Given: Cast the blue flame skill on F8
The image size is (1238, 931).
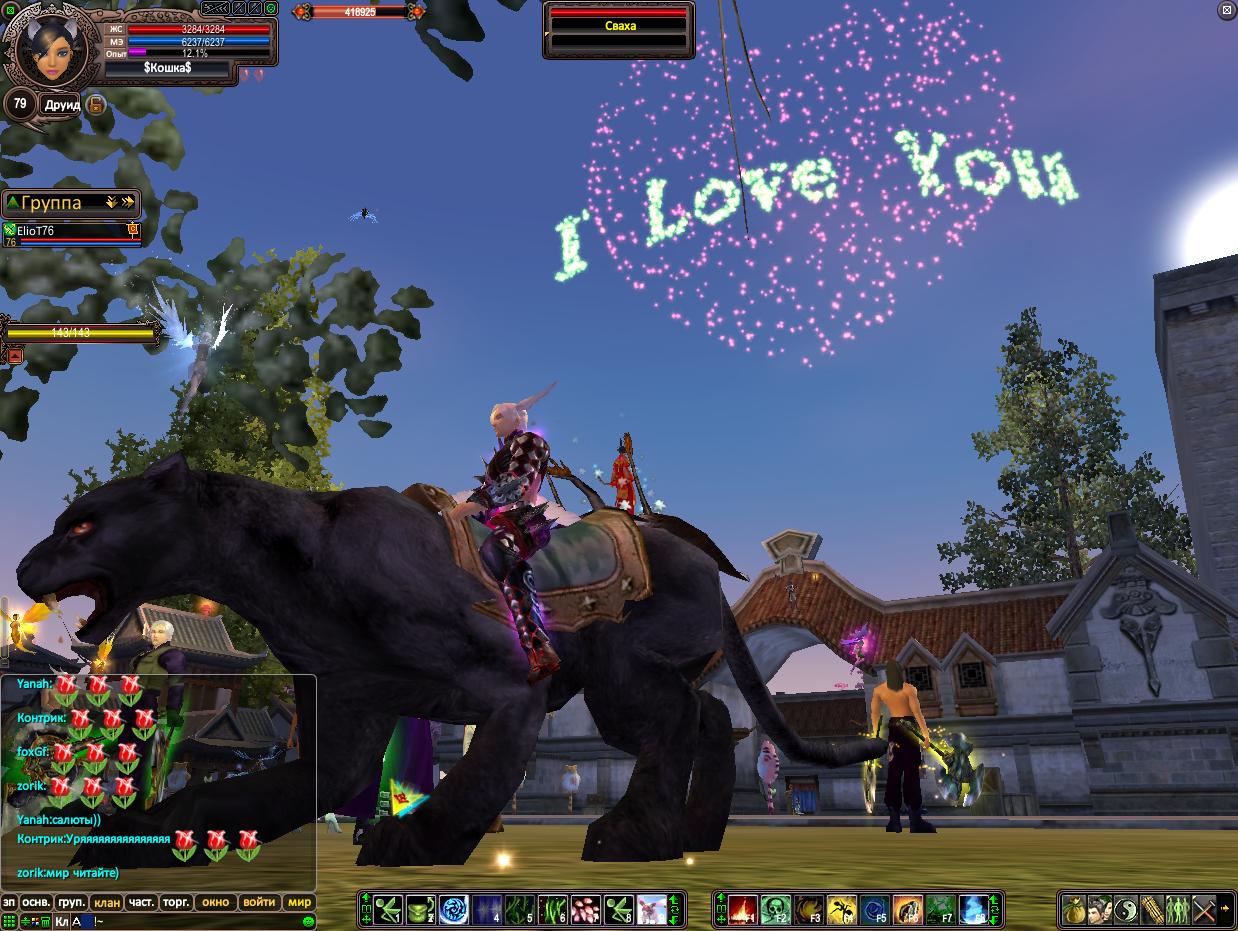Looking at the screenshot, I should pyautogui.click(x=974, y=909).
